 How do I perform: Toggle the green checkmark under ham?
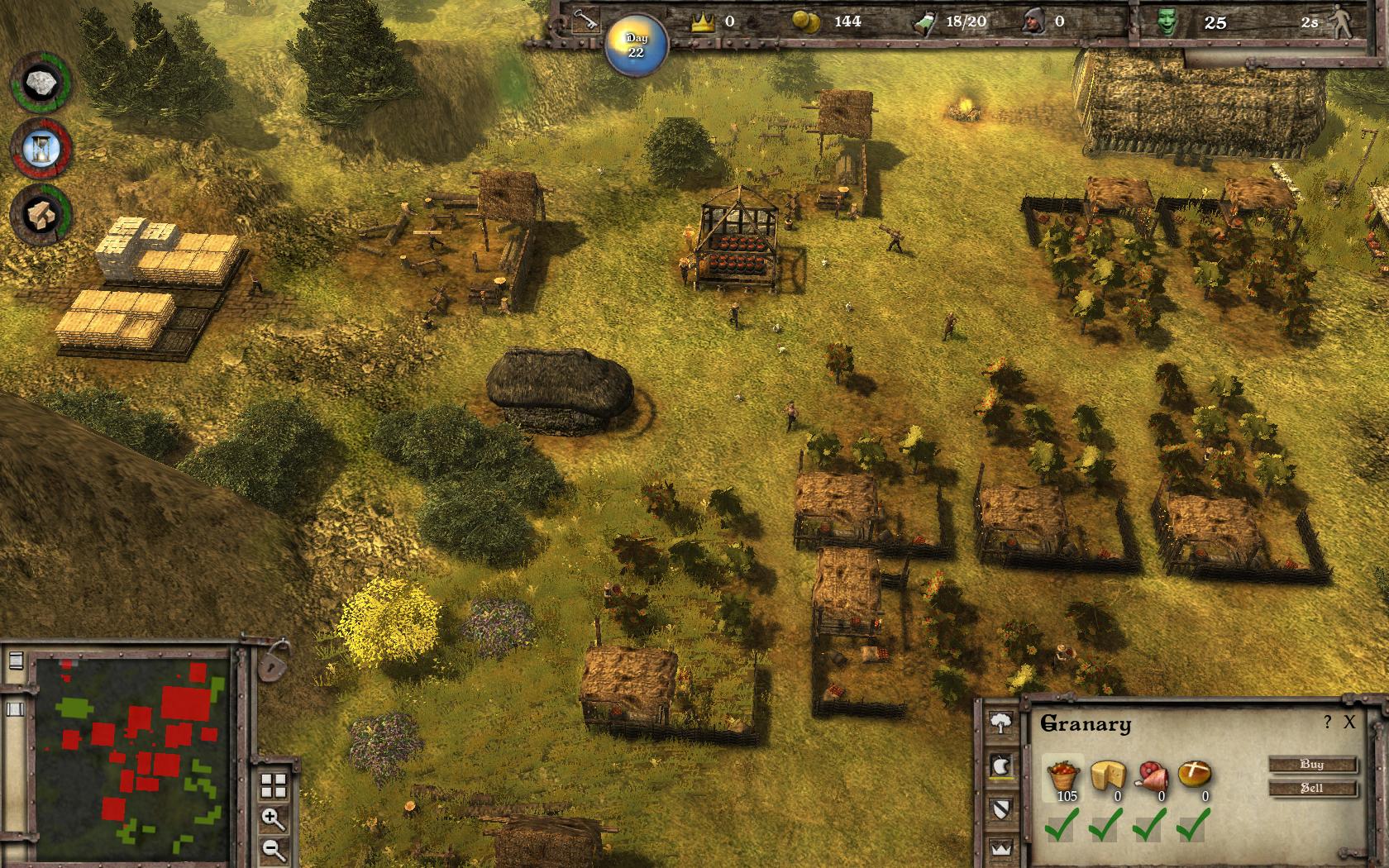(1150, 825)
